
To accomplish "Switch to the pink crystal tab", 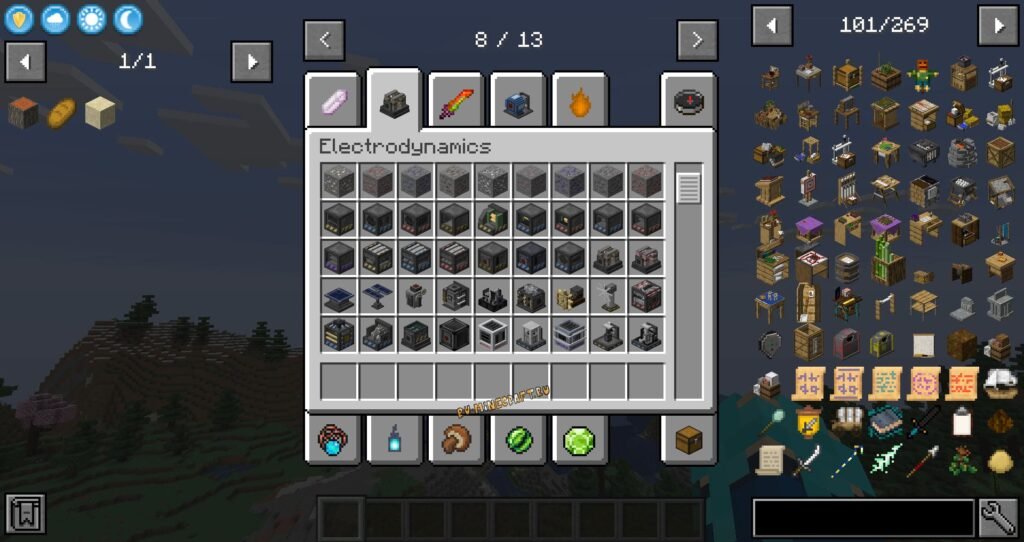I will tap(333, 101).
